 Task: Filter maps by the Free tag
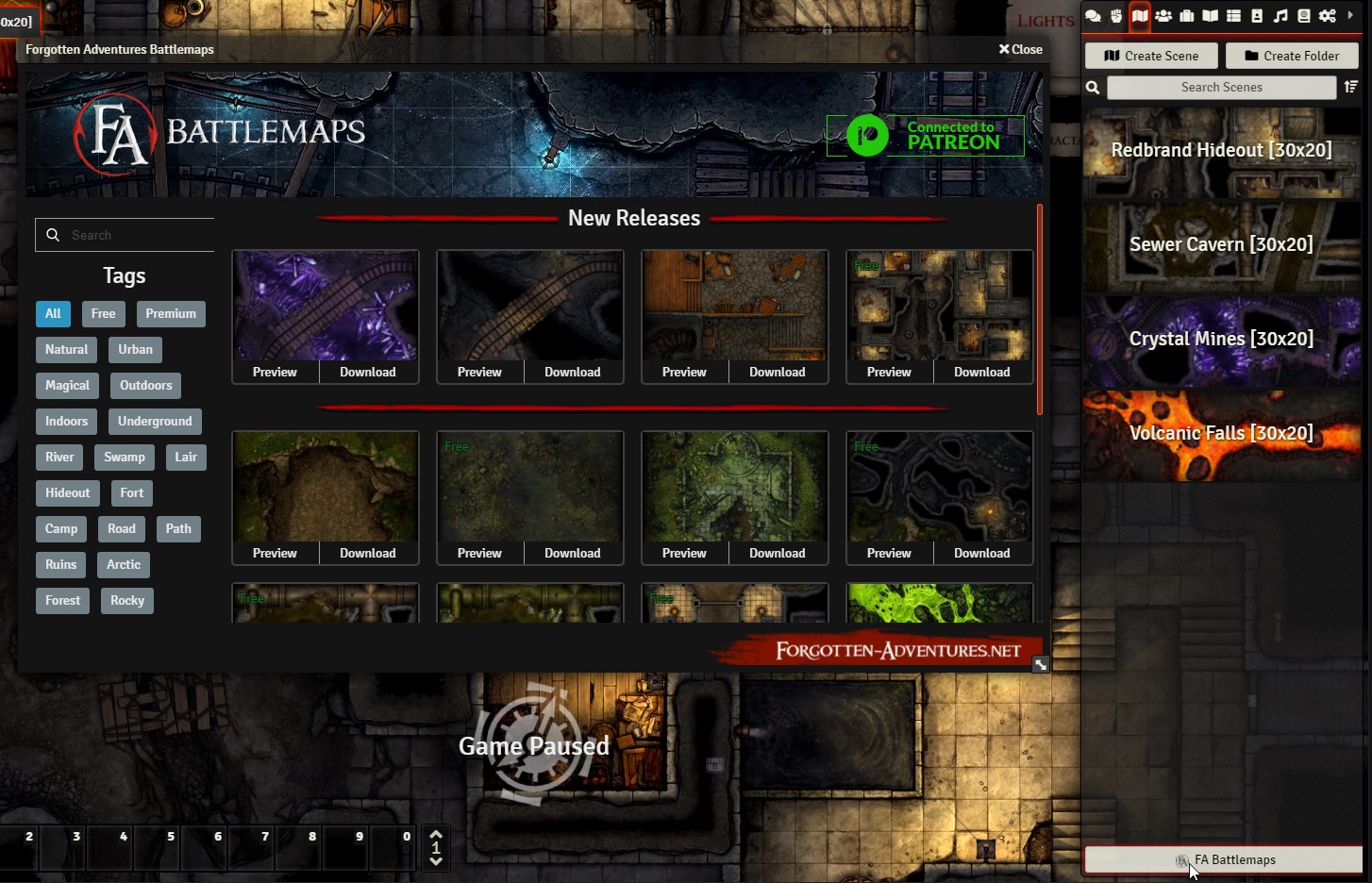click(x=104, y=314)
